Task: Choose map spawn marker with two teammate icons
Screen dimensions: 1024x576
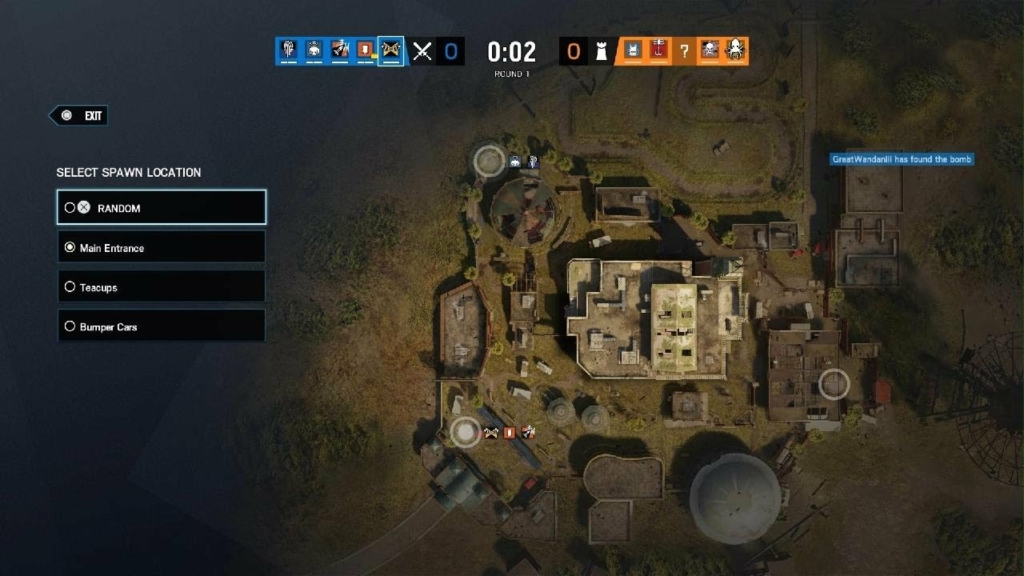Action: tap(490, 160)
